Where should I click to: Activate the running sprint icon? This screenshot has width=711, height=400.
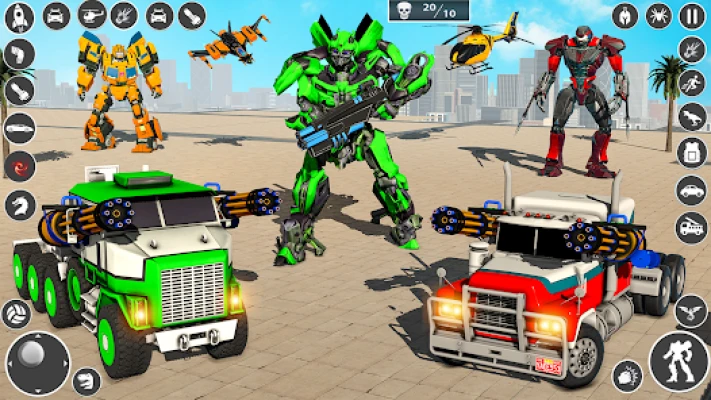pos(691,82)
